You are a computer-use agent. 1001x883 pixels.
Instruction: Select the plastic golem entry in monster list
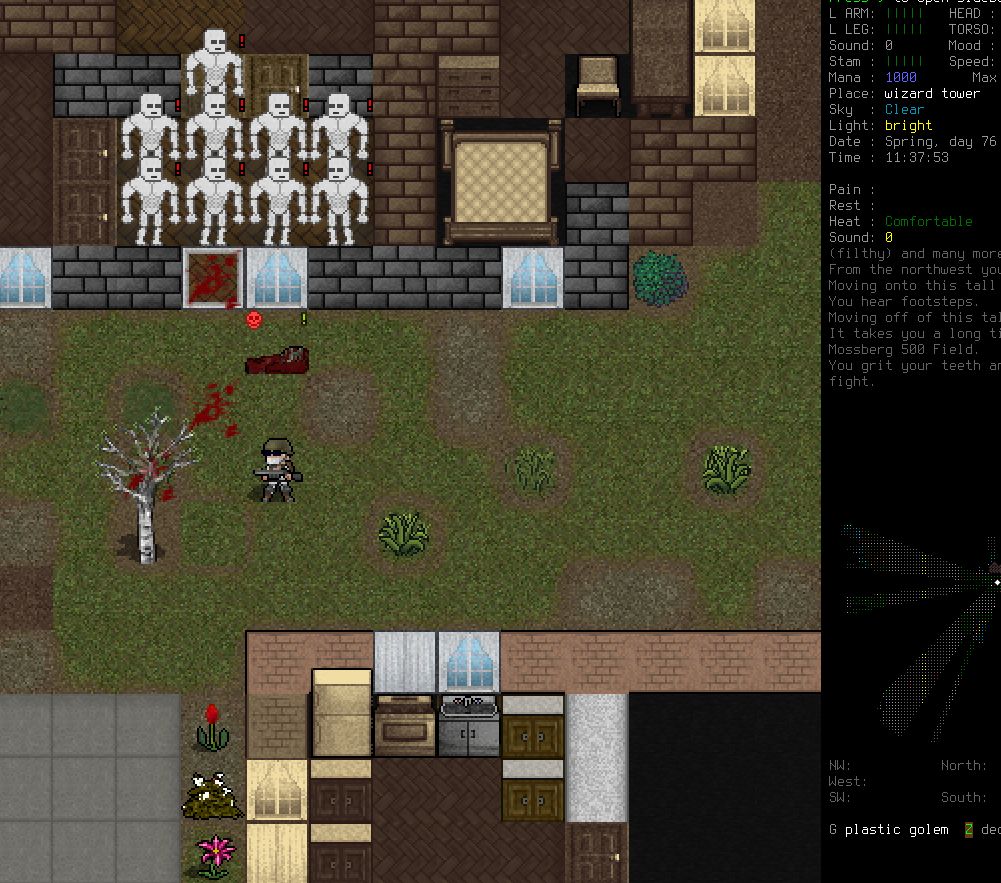[895, 830]
